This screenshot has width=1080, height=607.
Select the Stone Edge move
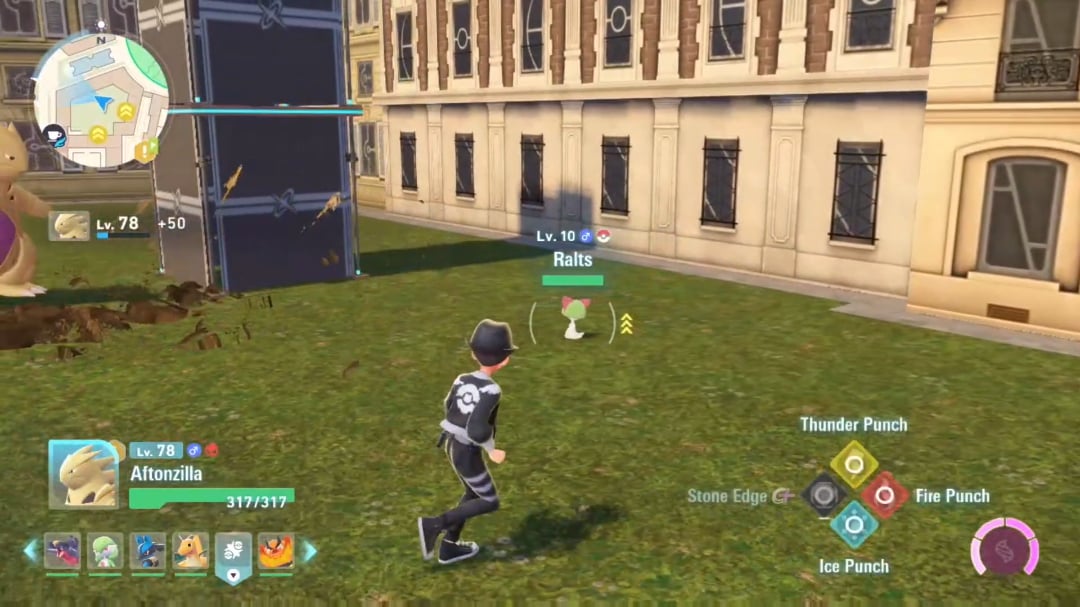click(824, 495)
